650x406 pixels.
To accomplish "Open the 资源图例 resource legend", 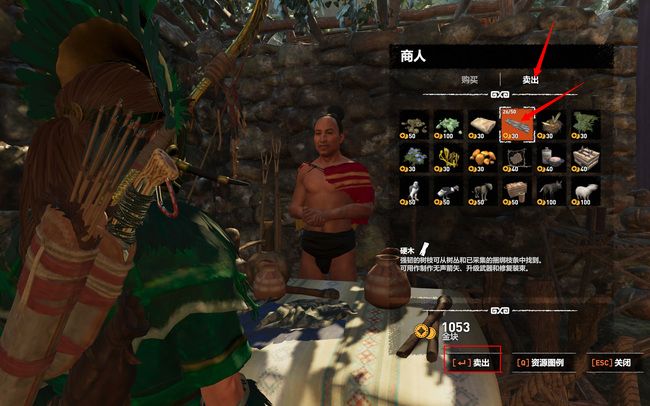I will [x=545, y=362].
